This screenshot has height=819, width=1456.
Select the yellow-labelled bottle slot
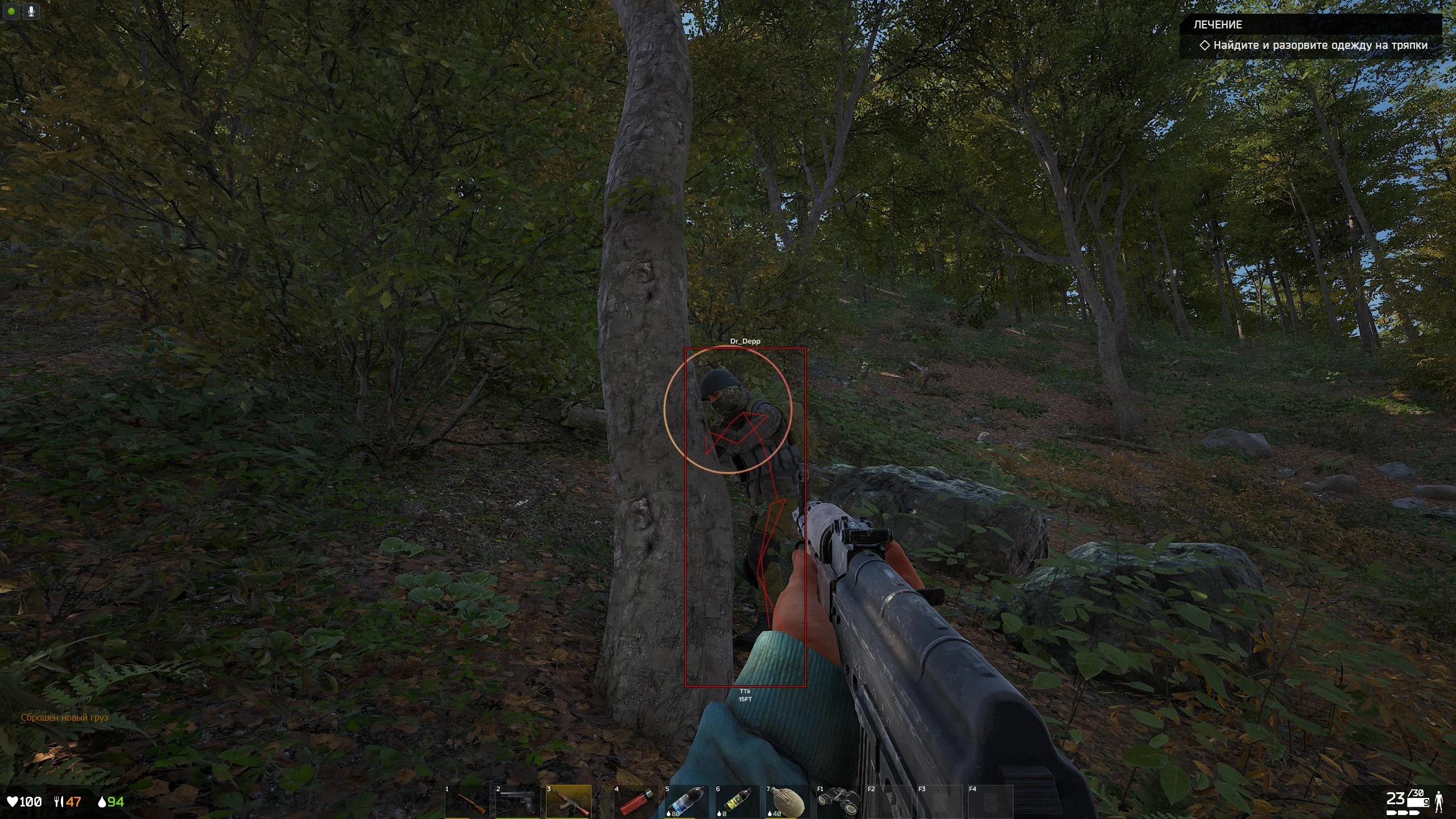737,802
